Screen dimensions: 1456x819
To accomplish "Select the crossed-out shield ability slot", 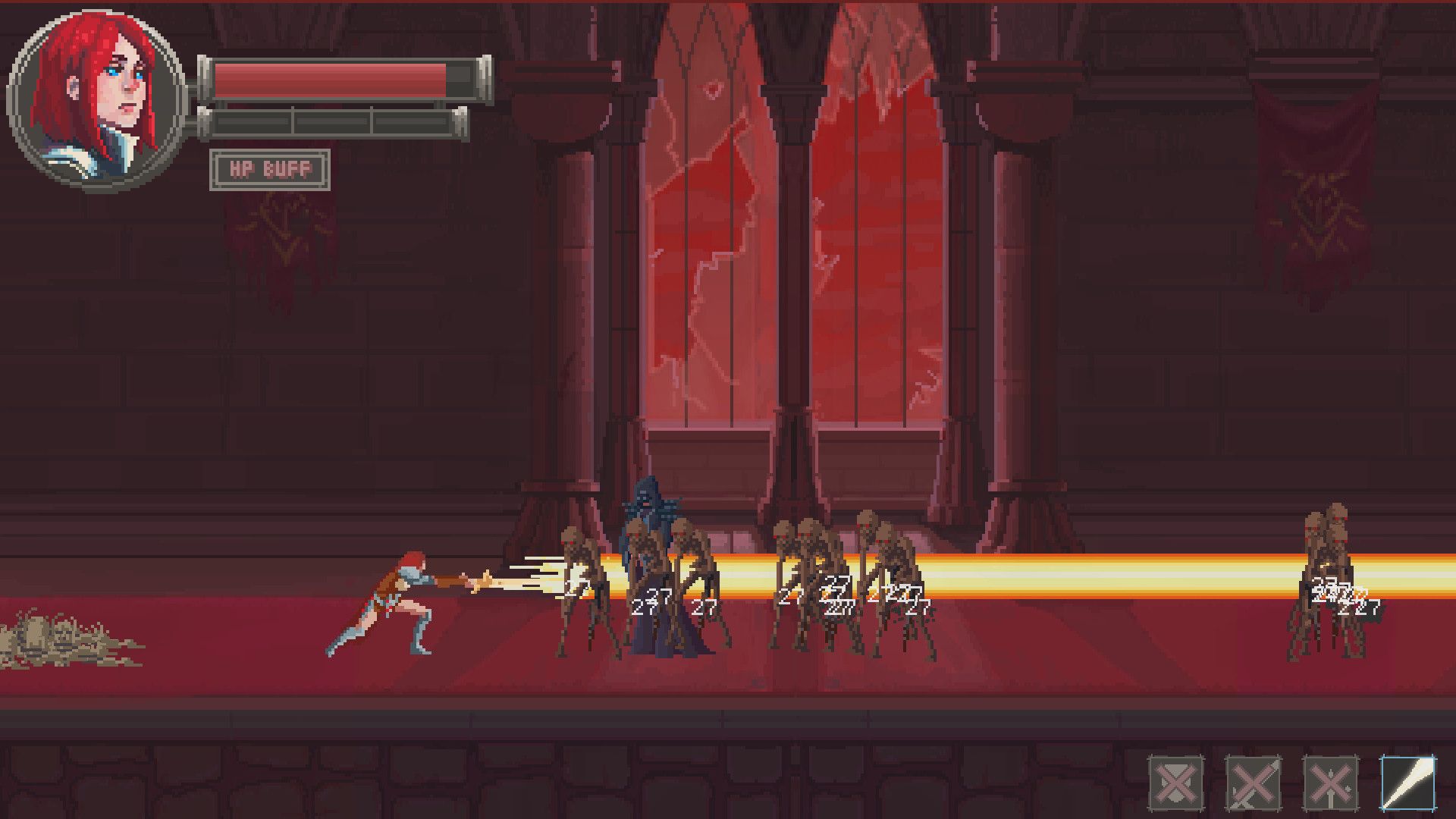I will click(1175, 783).
